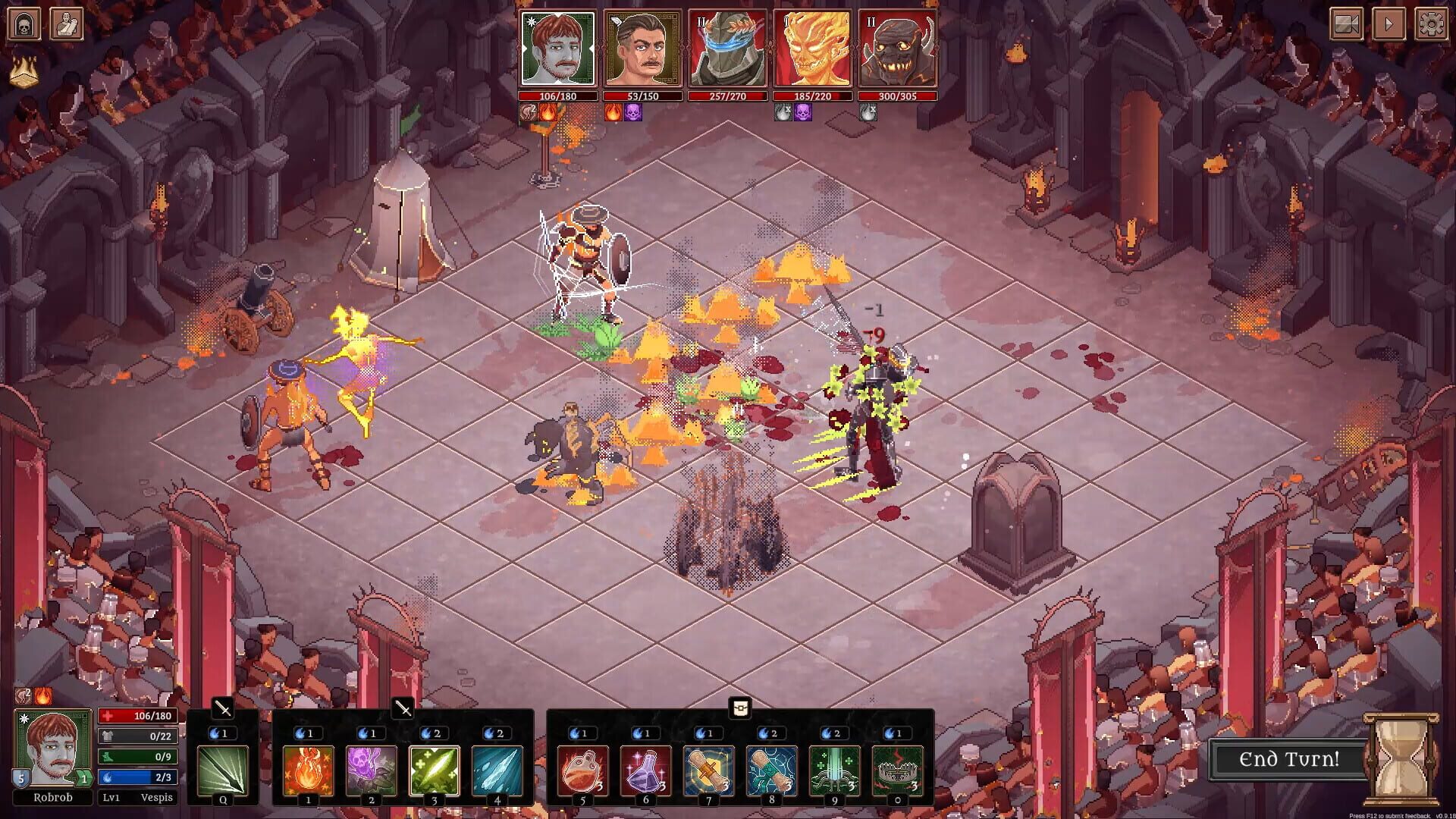1456x819 pixels.
Task: Click Robrob's blue mana bar
Action: pos(136,777)
